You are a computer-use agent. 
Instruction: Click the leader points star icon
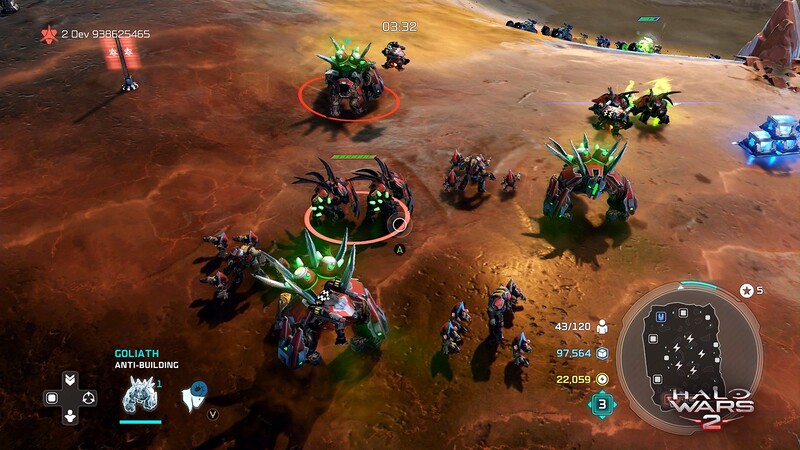tap(746, 290)
